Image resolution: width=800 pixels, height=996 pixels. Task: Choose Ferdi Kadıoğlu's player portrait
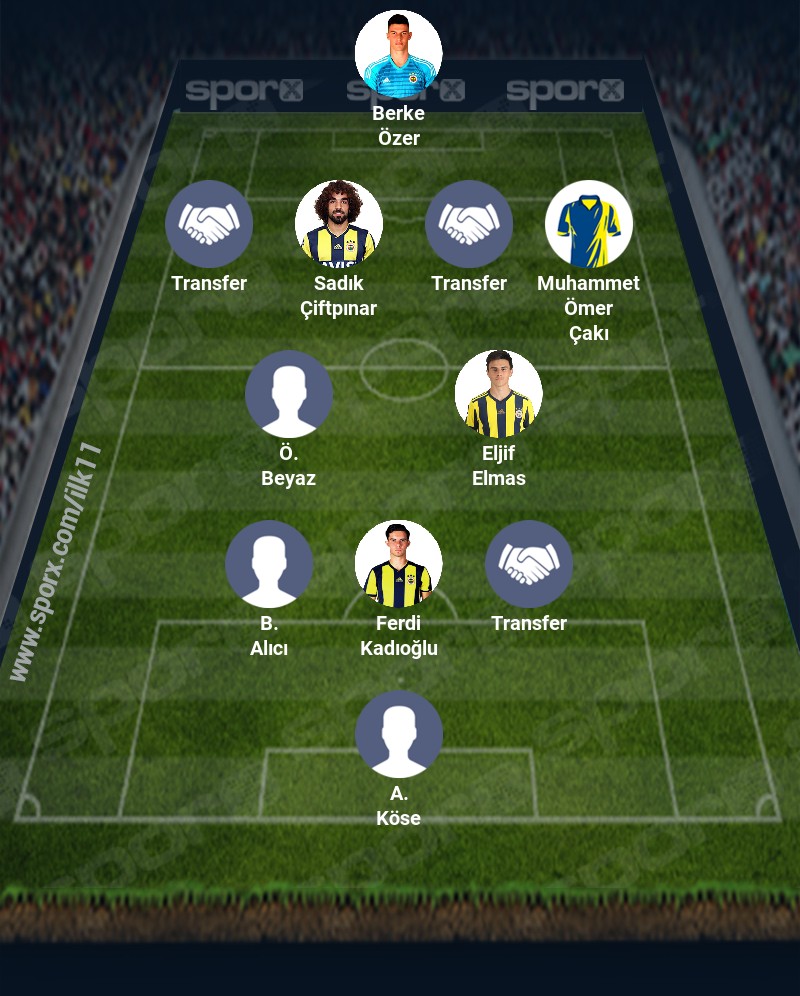(x=399, y=564)
